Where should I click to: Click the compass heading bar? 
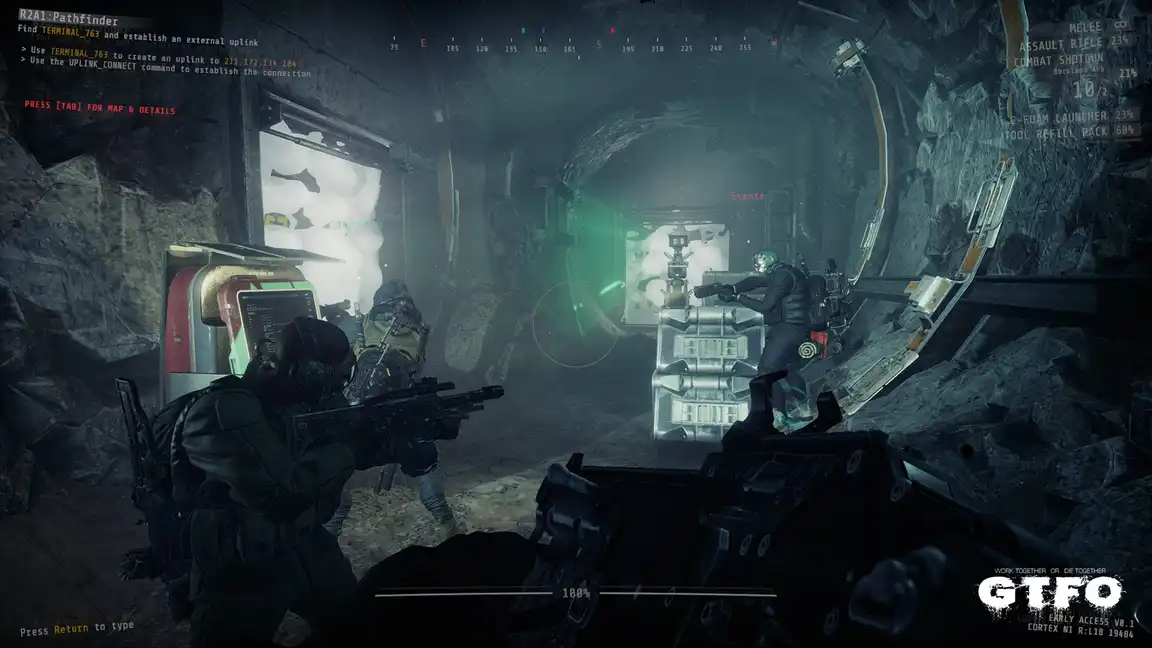(x=583, y=47)
